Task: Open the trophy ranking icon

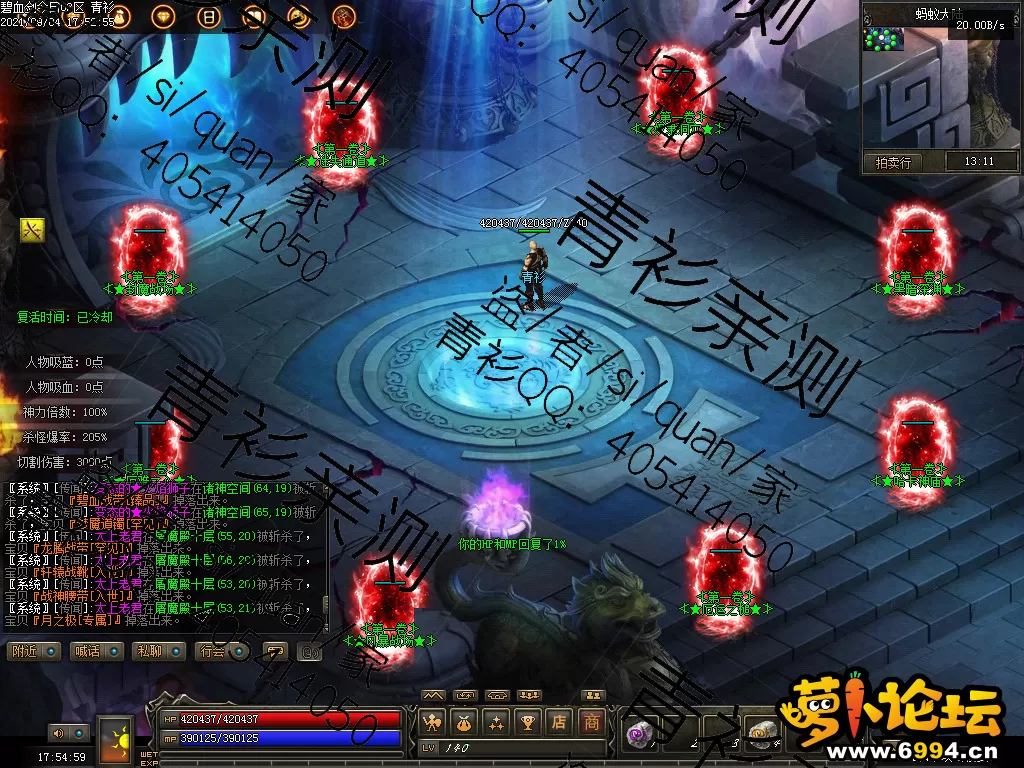Action: coord(528,720)
